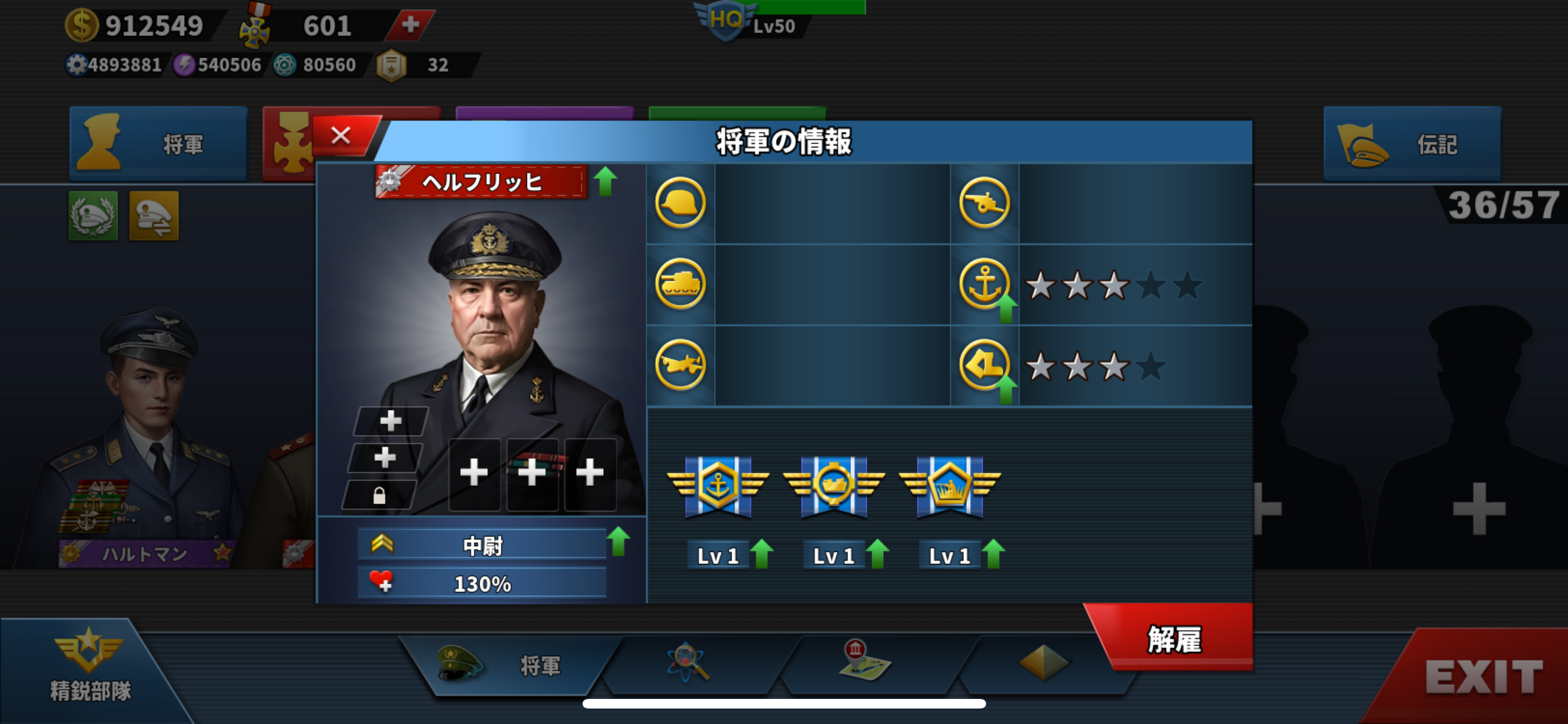Select the crown skill medal badge

pyautogui.click(x=949, y=487)
